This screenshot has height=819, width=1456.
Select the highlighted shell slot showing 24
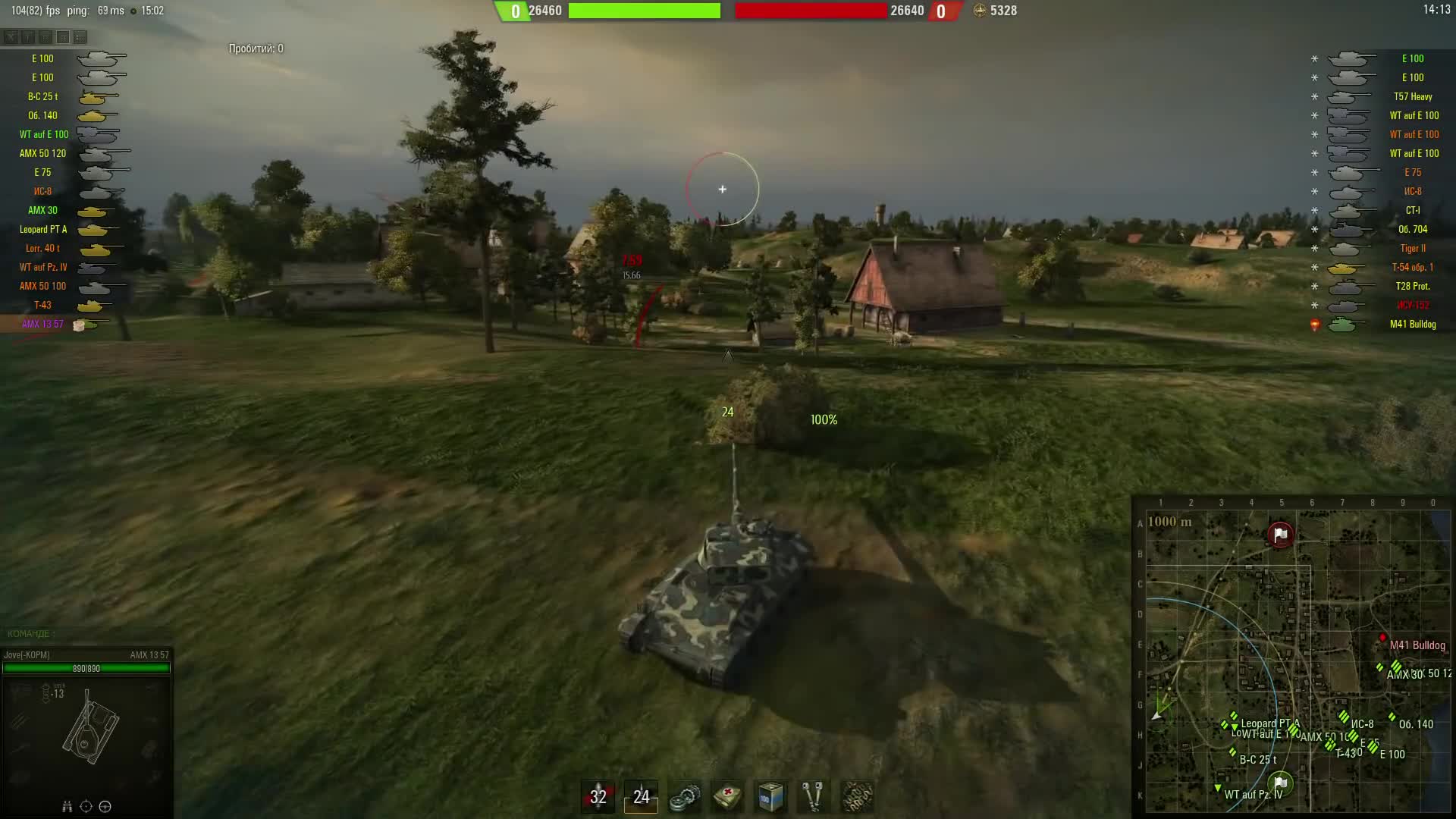point(641,796)
